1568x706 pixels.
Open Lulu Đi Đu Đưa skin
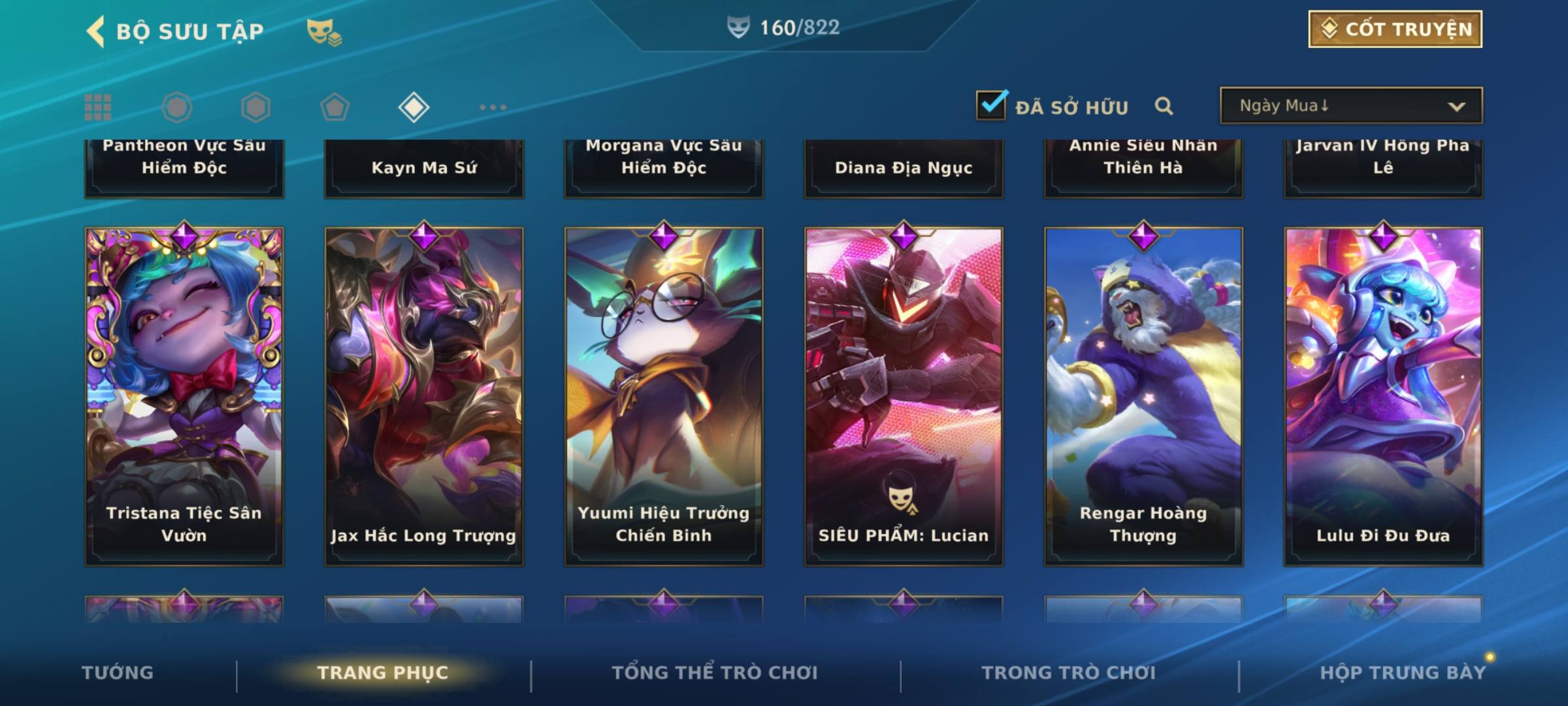[x=1383, y=395]
